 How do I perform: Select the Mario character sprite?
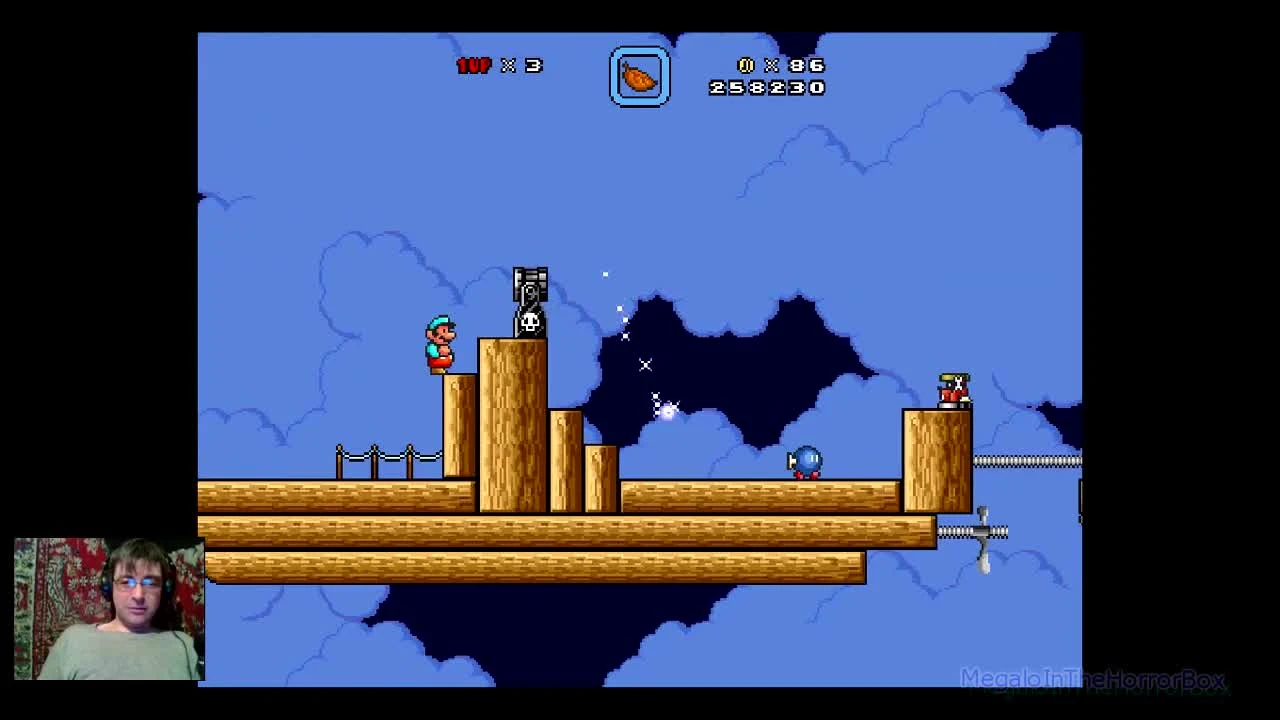click(438, 343)
